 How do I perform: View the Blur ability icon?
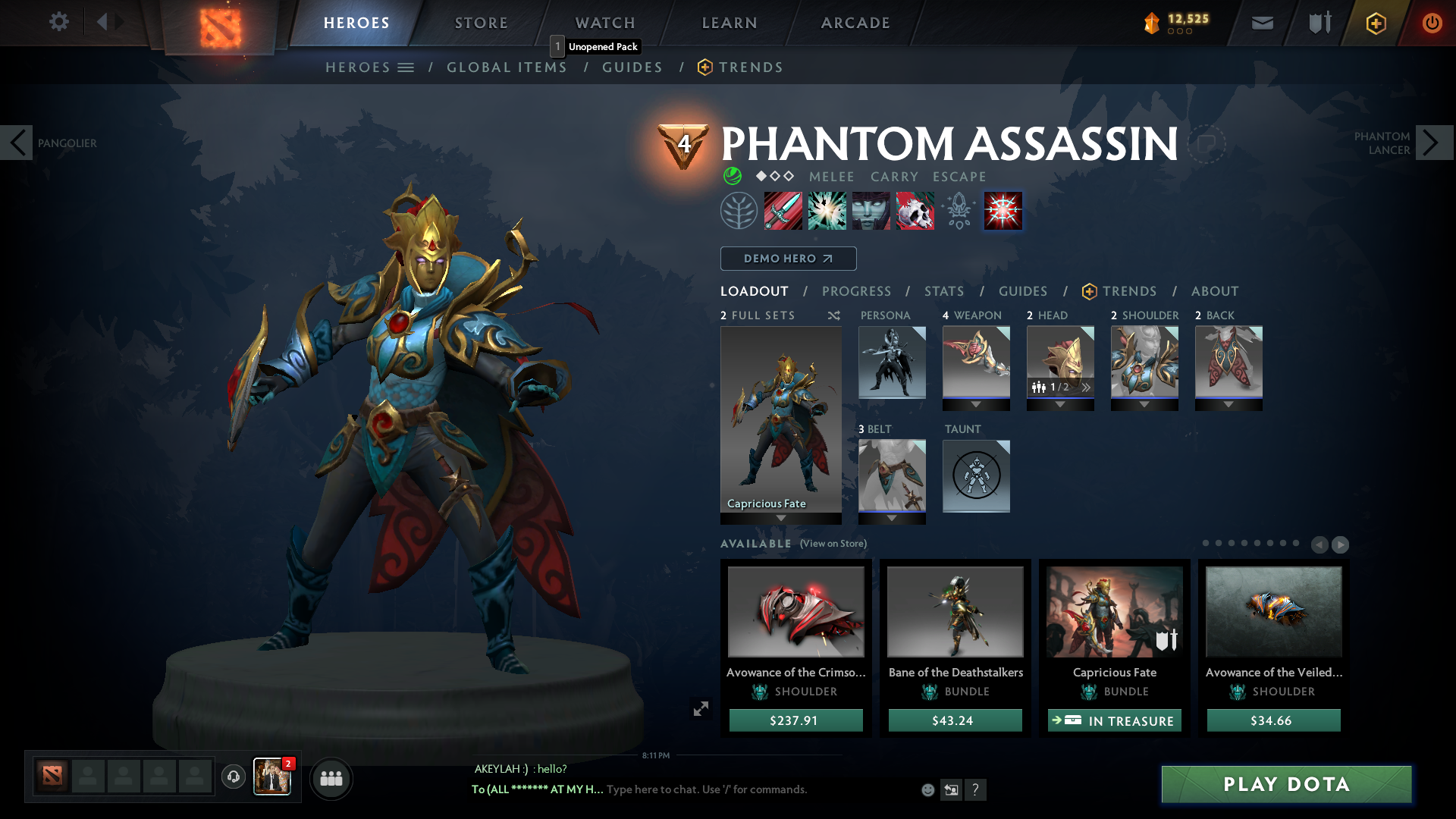coord(871,211)
